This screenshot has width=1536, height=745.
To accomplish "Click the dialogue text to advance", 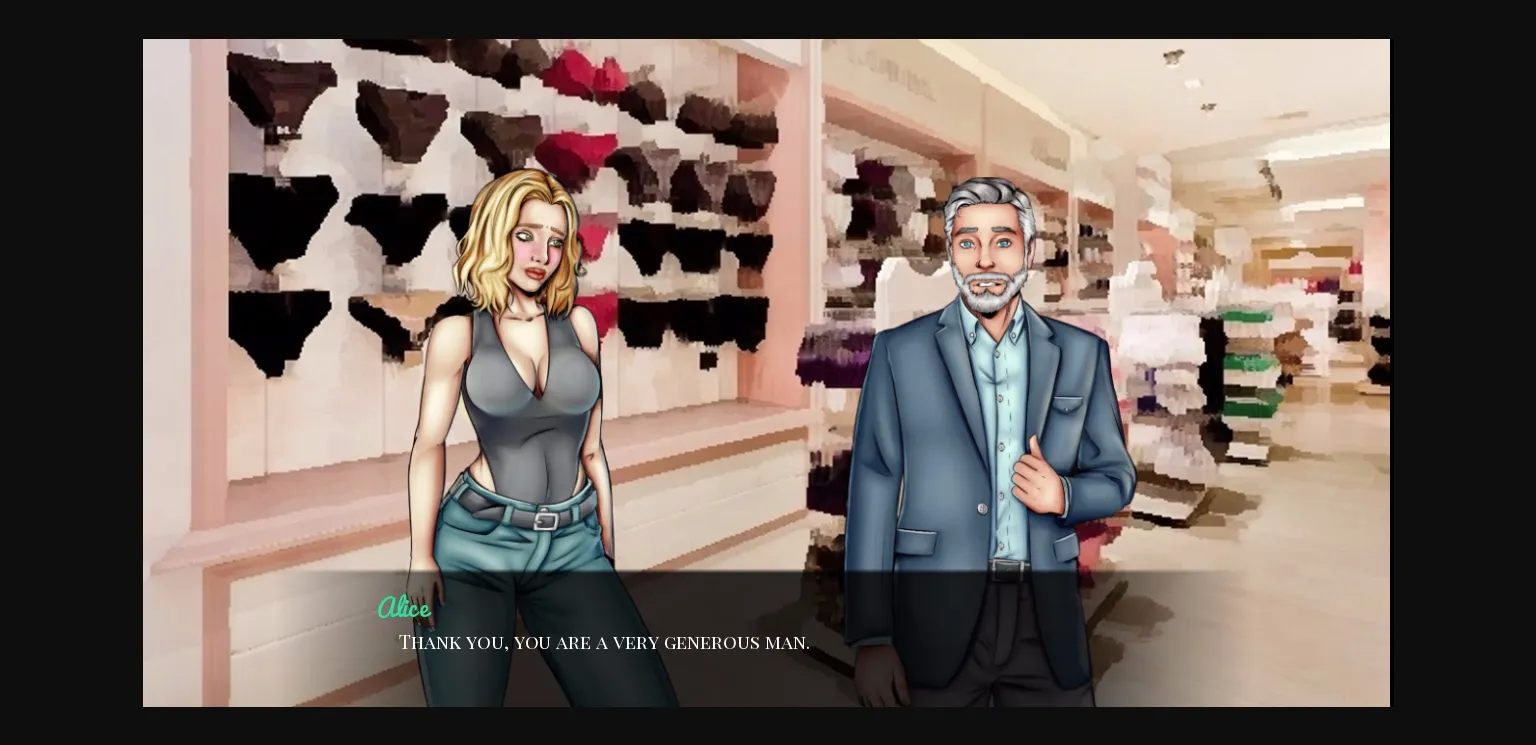I will pos(604,643).
